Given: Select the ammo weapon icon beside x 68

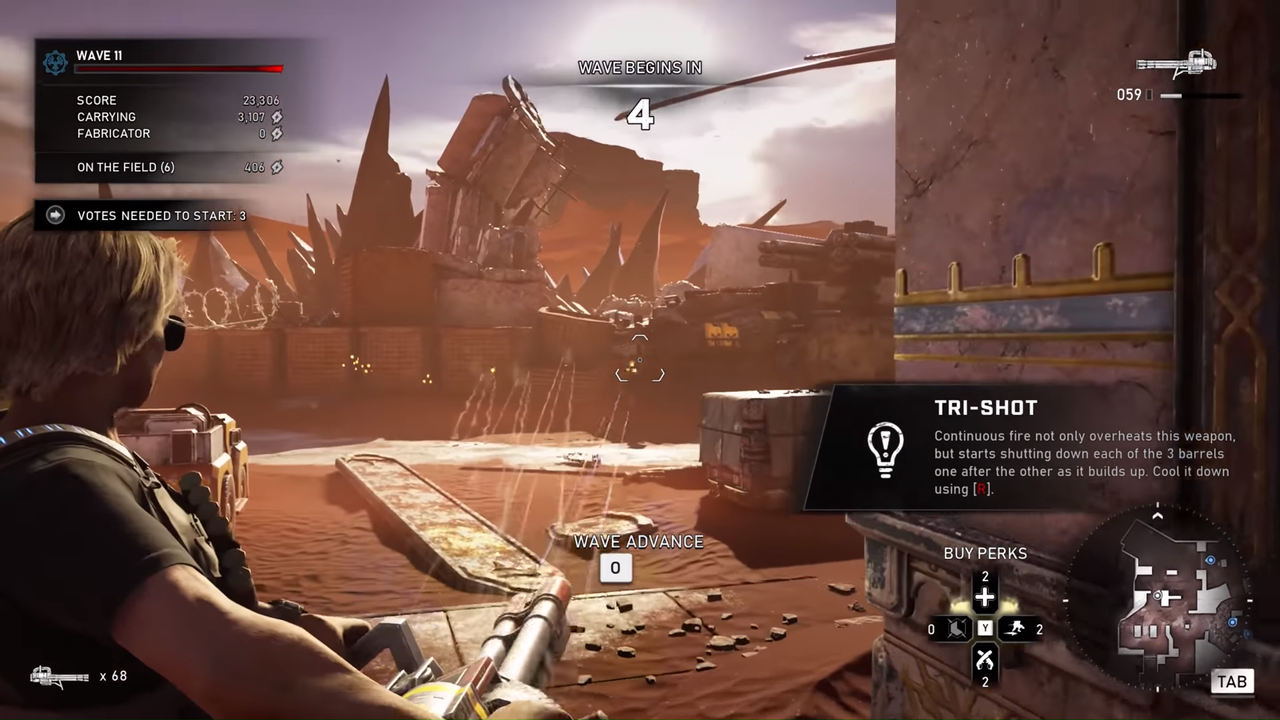Looking at the screenshot, I should tap(60, 677).
